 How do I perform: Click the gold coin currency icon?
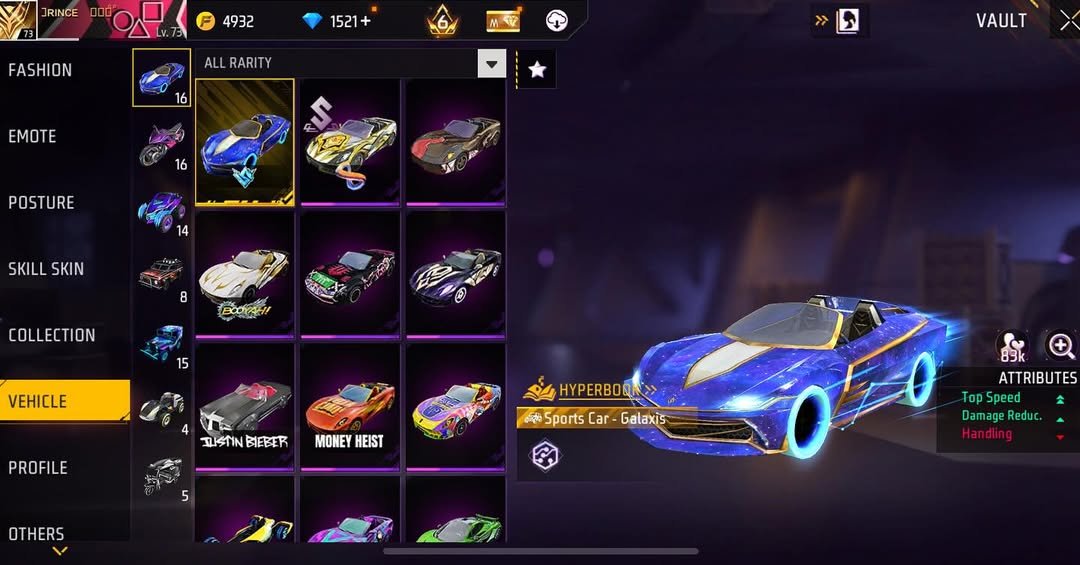click(205, 21)
